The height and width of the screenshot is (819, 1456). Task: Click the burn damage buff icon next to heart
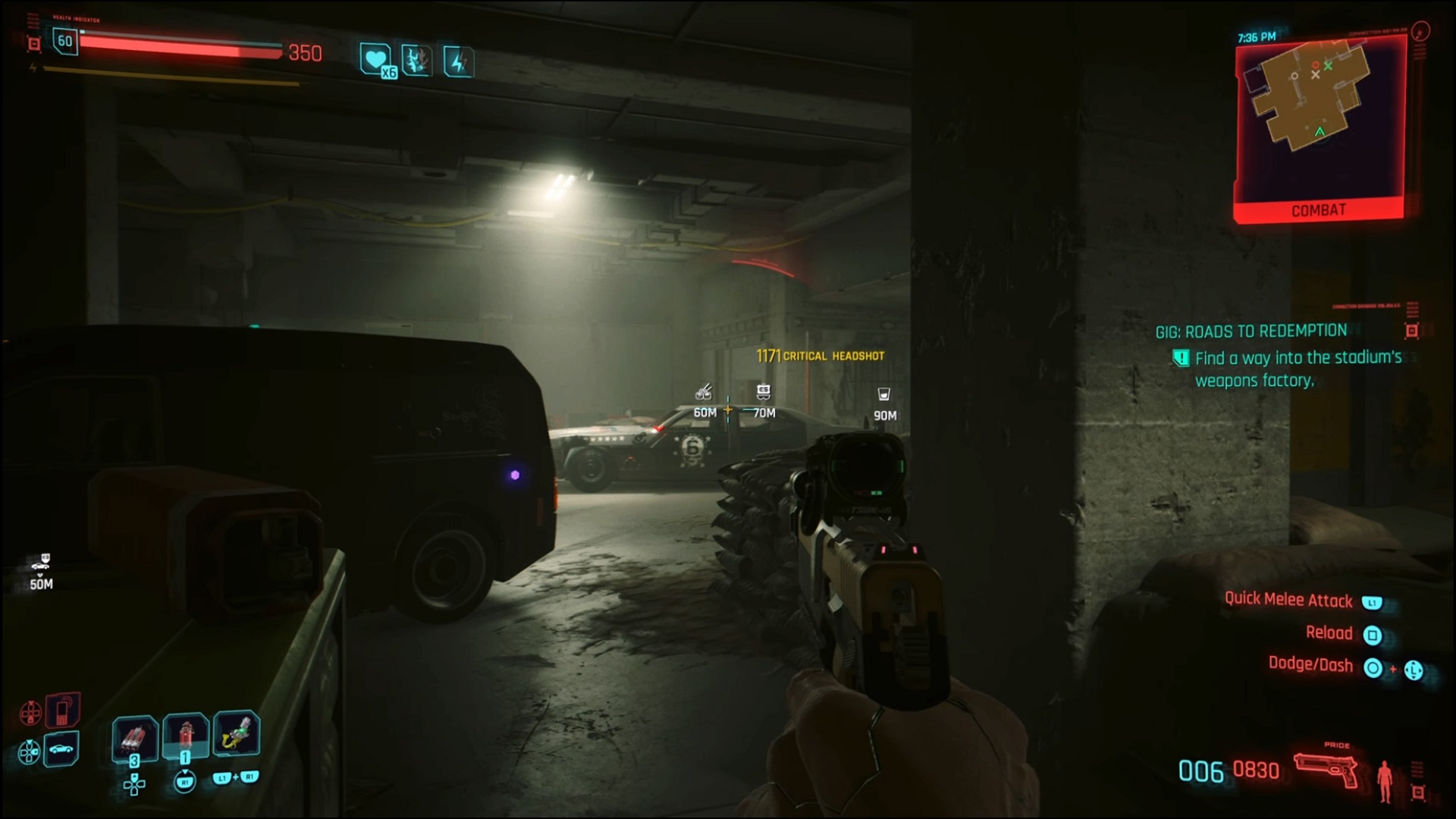click(415, 61)
